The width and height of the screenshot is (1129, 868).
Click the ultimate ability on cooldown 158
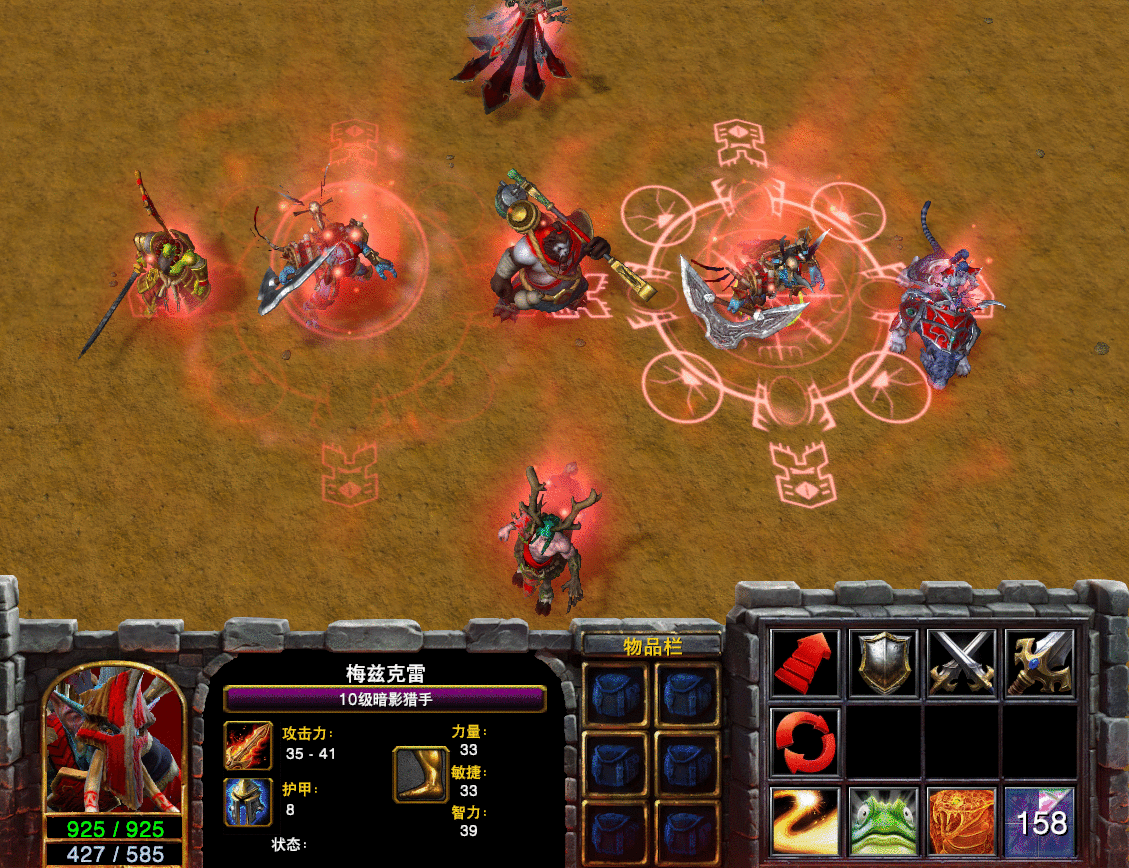(1039, 821)
